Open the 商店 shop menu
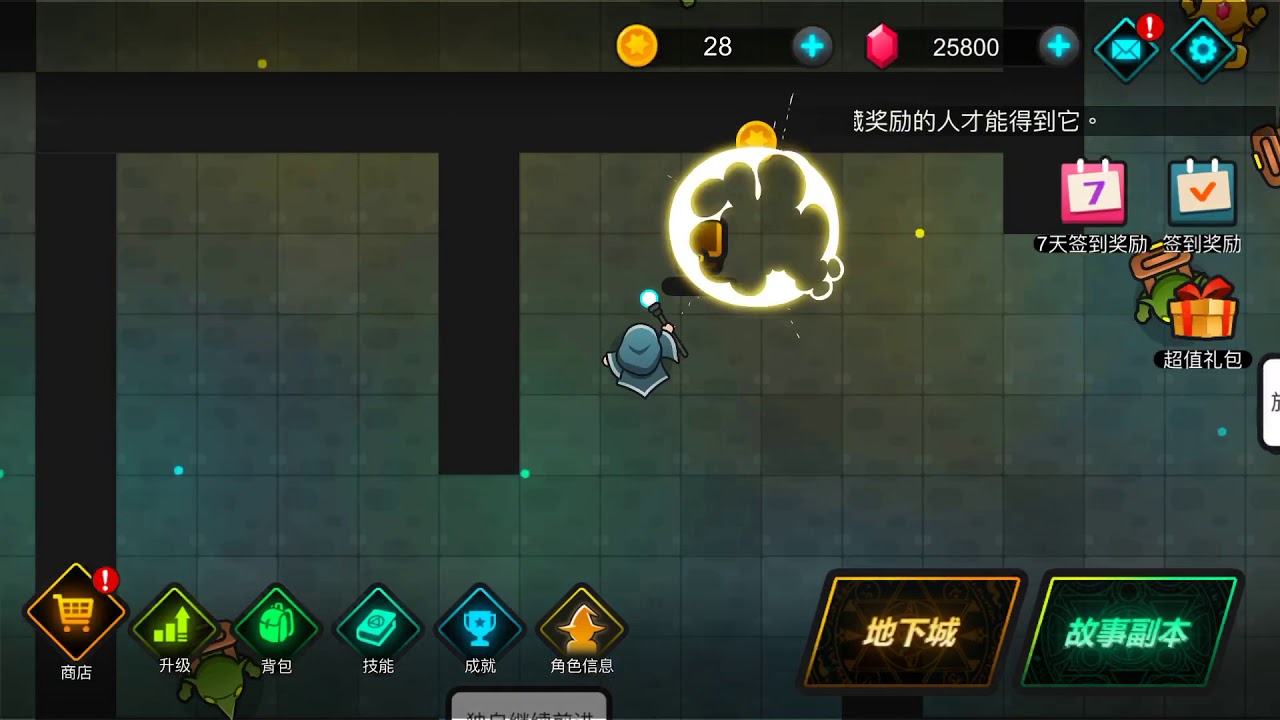This screenshot has height=720, width=1280. pos(76,614)
